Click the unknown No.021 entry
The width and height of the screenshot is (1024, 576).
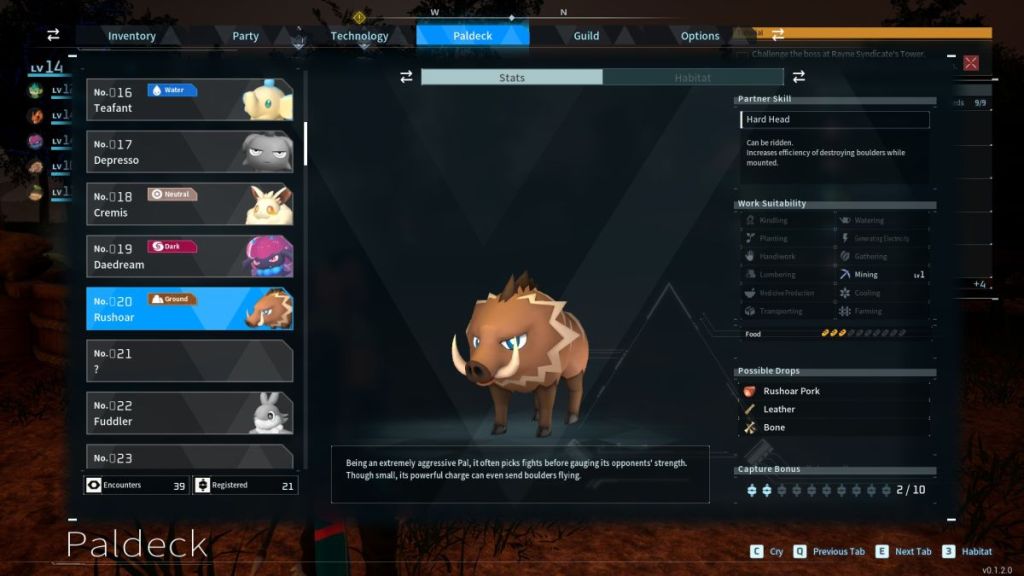point(189,361)
